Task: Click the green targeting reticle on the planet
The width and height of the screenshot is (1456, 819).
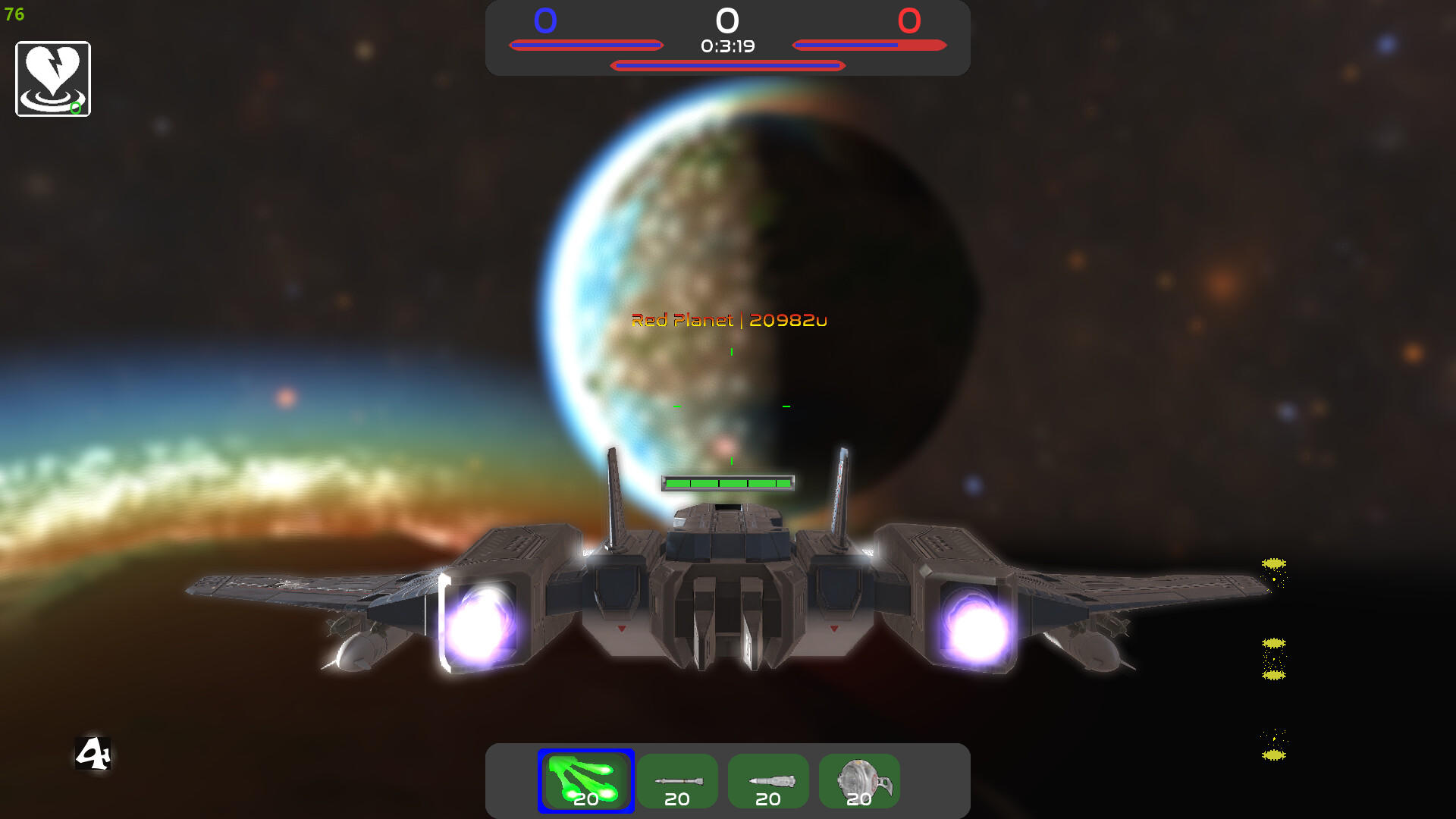Action: [x=730, y=404]
